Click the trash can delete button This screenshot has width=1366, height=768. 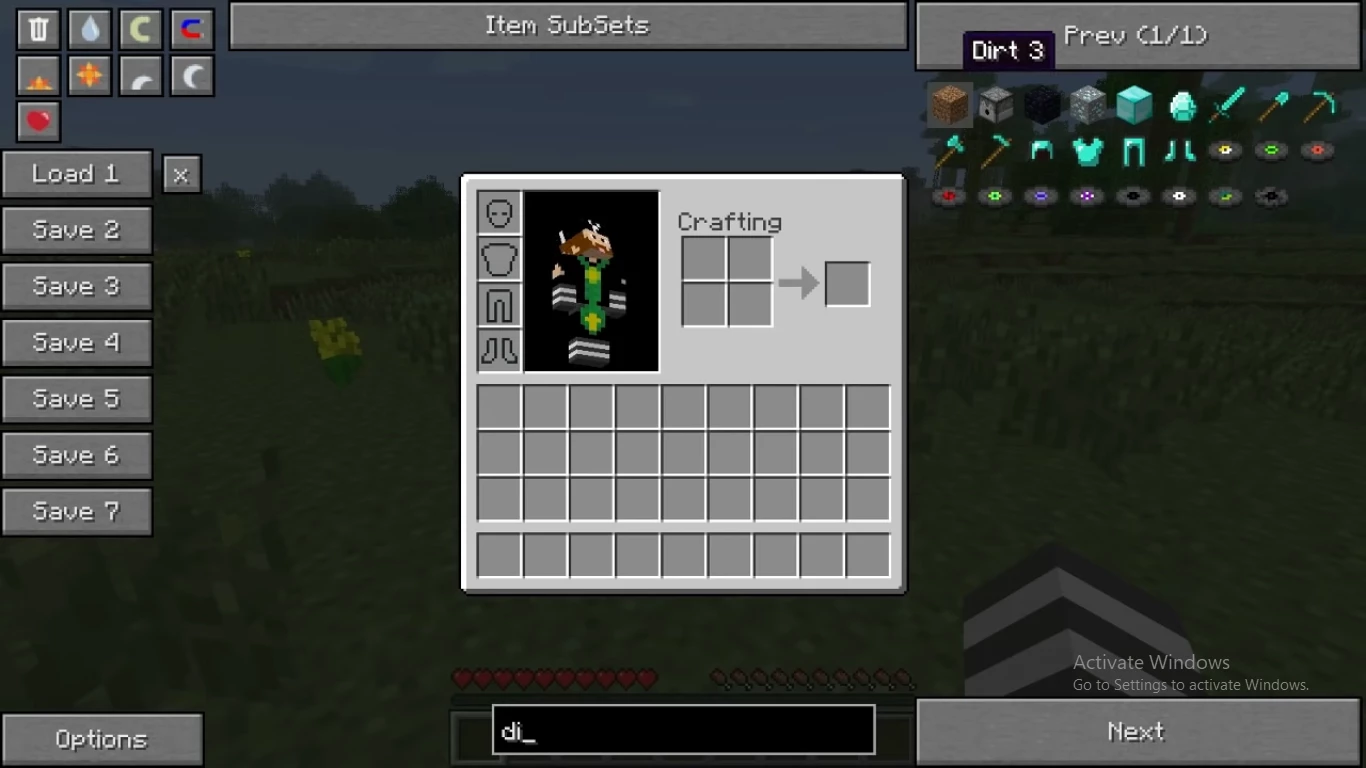pyautogui.click(x=38, y=29)
